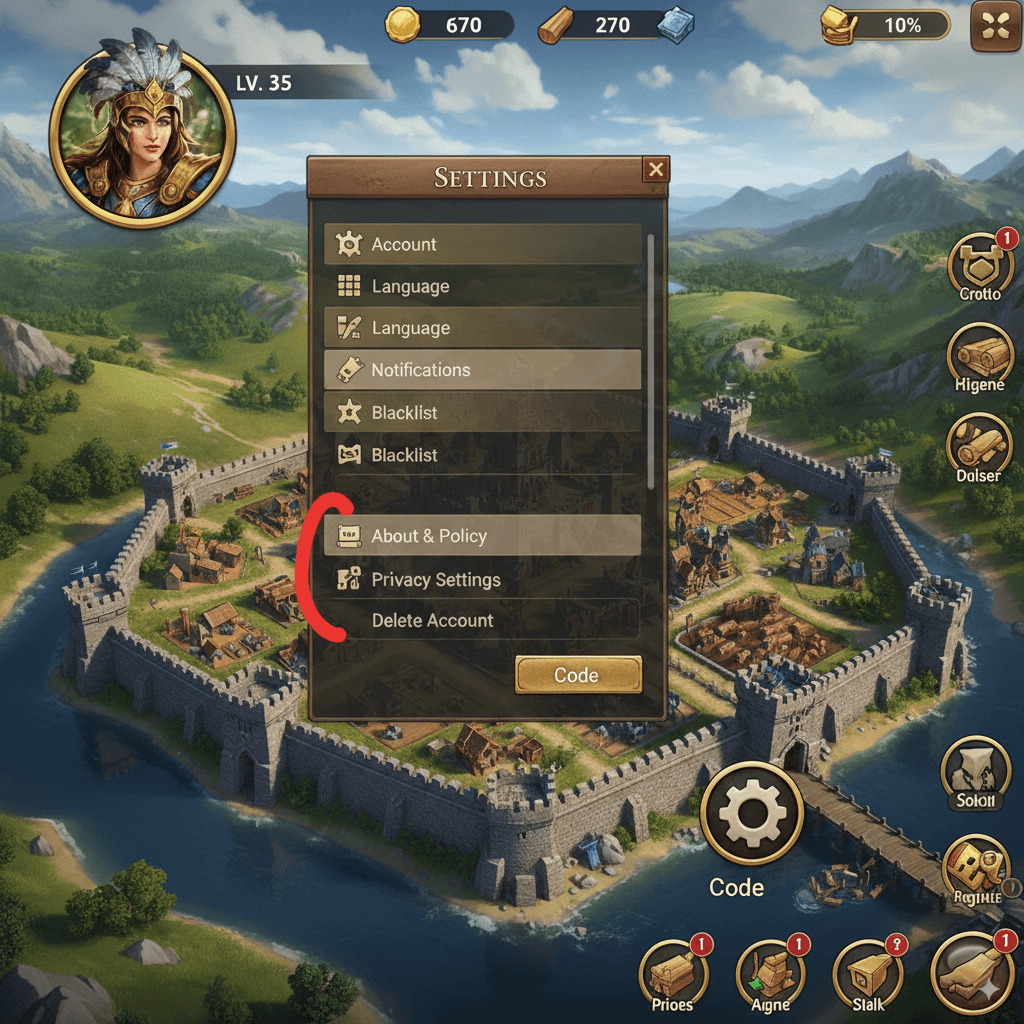Open the Prioes crate icon
1024x1024 pixels.
coord(674,973)
